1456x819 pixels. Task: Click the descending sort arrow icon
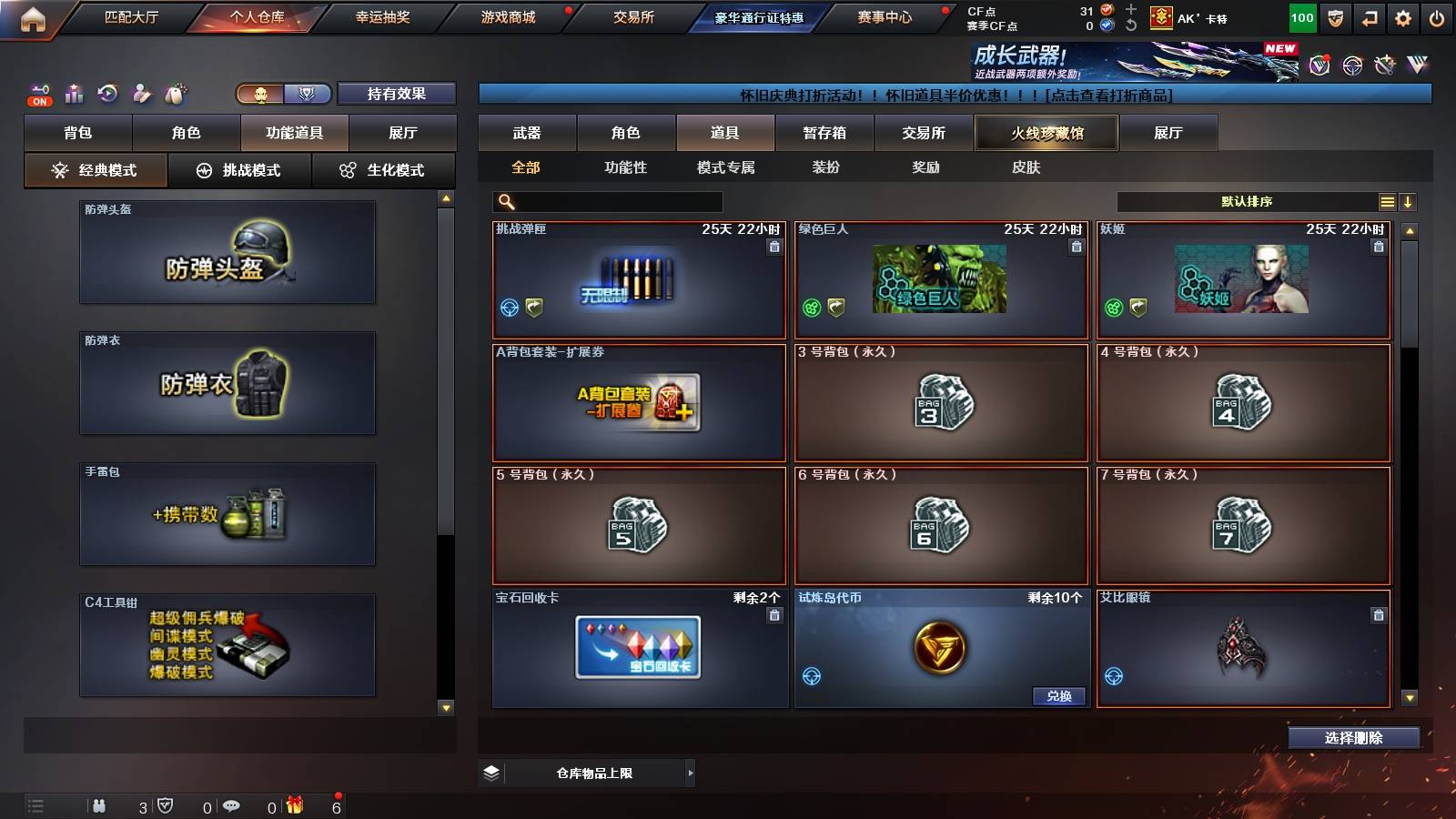click(1409, 203)
